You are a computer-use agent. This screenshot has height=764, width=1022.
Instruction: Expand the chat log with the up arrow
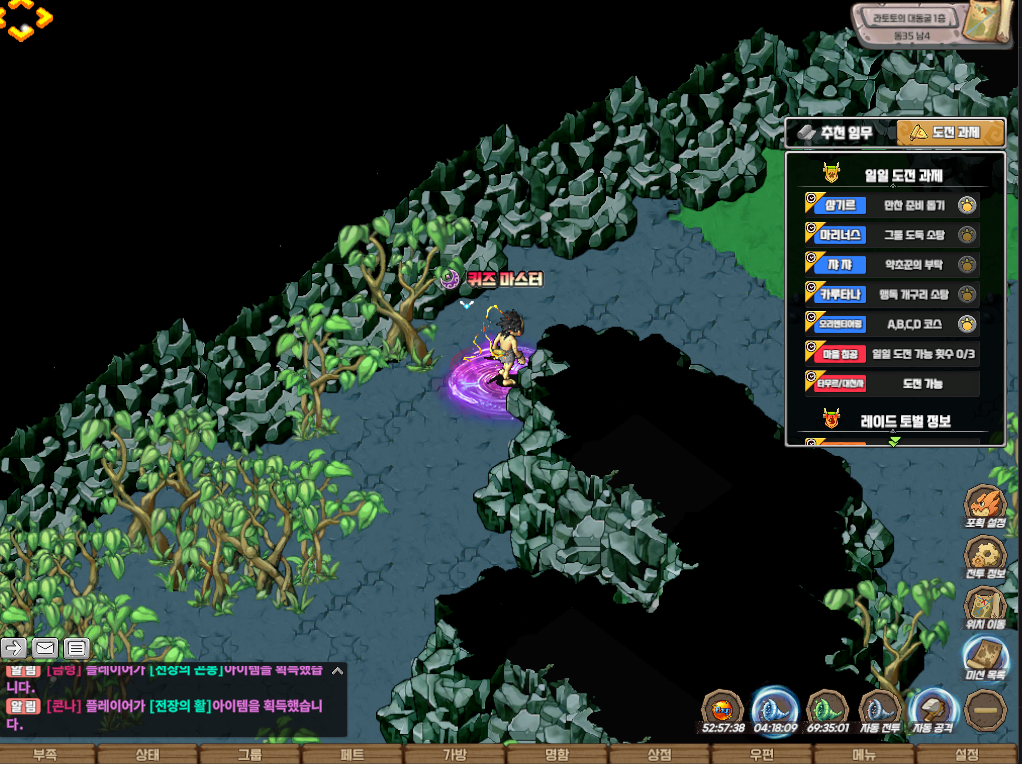337,671
